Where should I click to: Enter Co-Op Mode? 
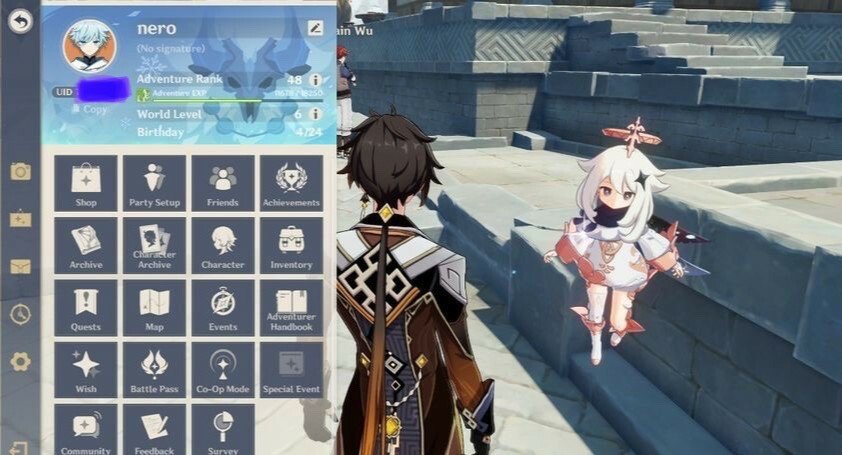click(x=223, y=370)
